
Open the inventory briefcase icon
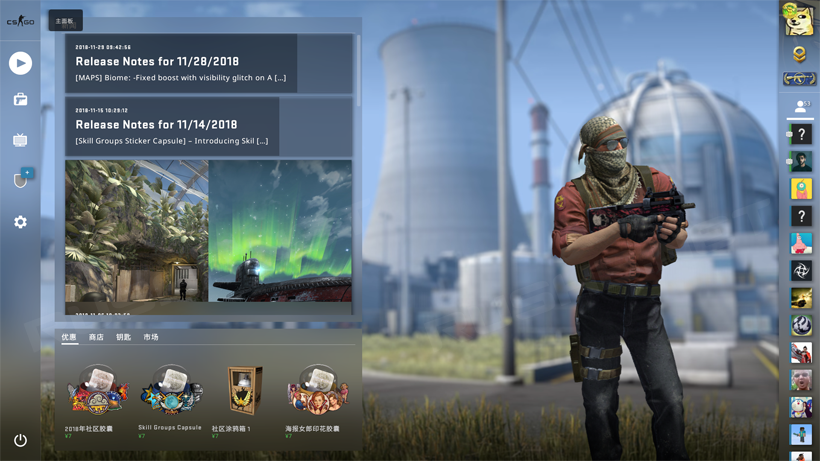click(x=20, y=100)
